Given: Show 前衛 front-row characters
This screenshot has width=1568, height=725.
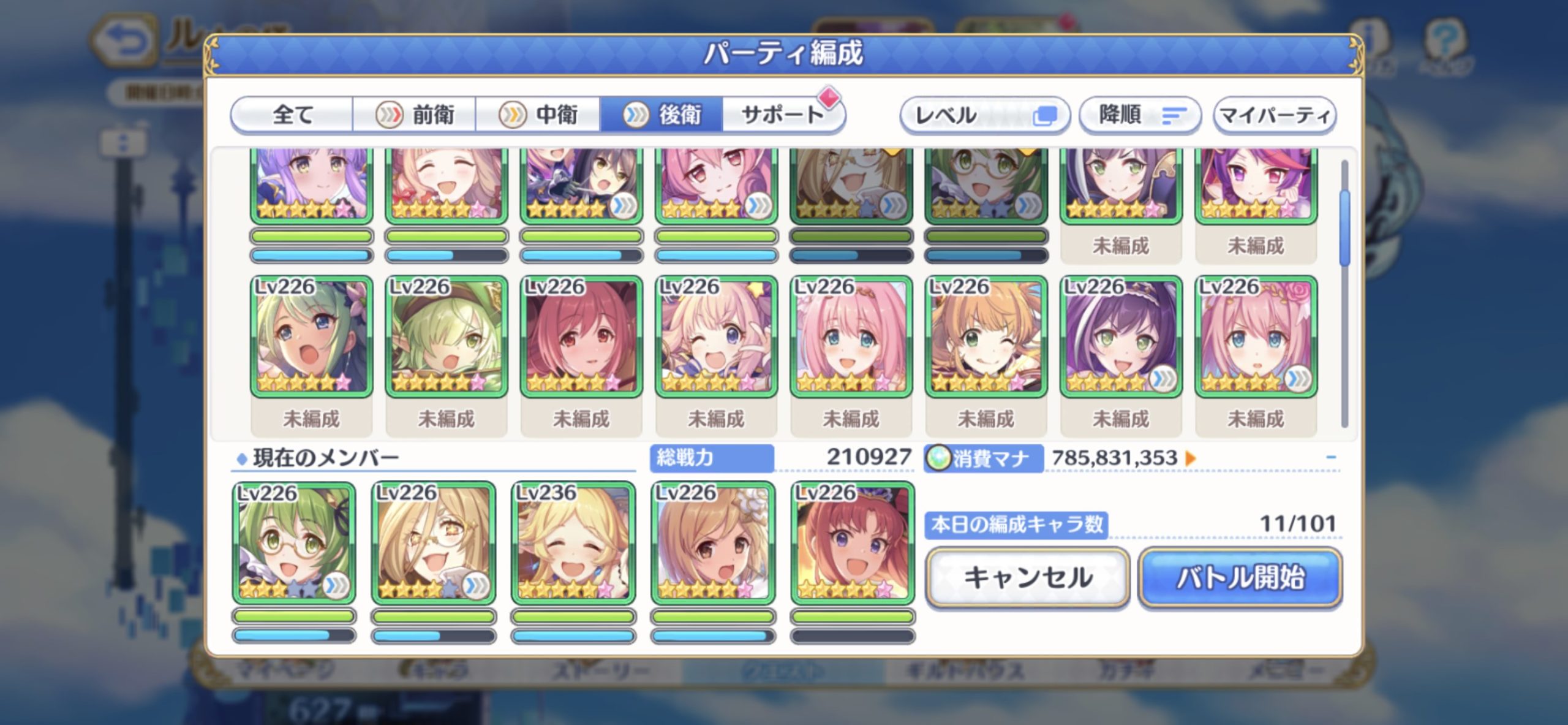Looking at the screenshot, I should tap(415, 115).
